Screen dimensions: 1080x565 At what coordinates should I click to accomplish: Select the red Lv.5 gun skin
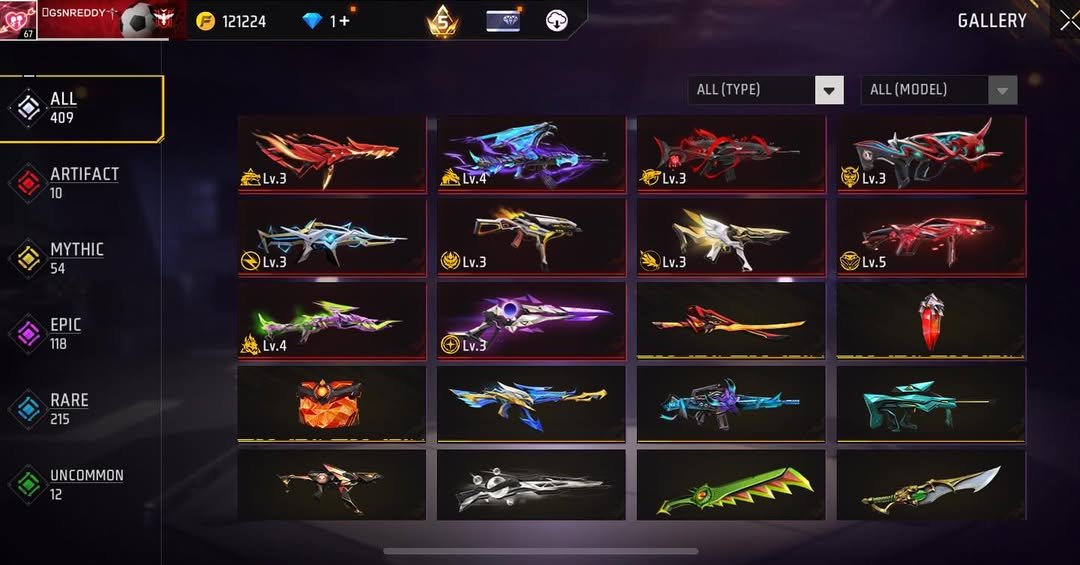click(931, 237)
